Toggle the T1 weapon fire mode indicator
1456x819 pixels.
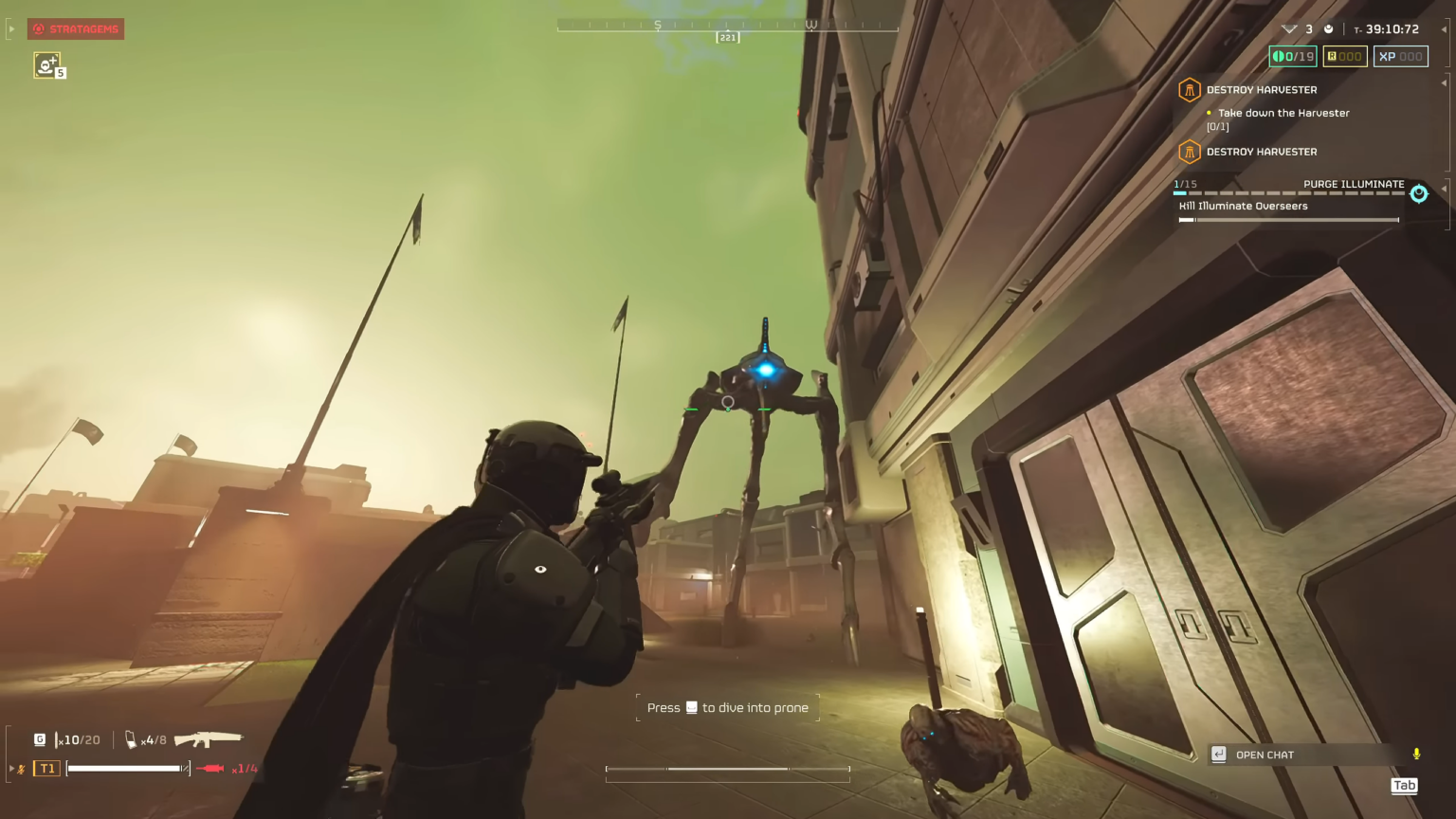pos(45,768)
